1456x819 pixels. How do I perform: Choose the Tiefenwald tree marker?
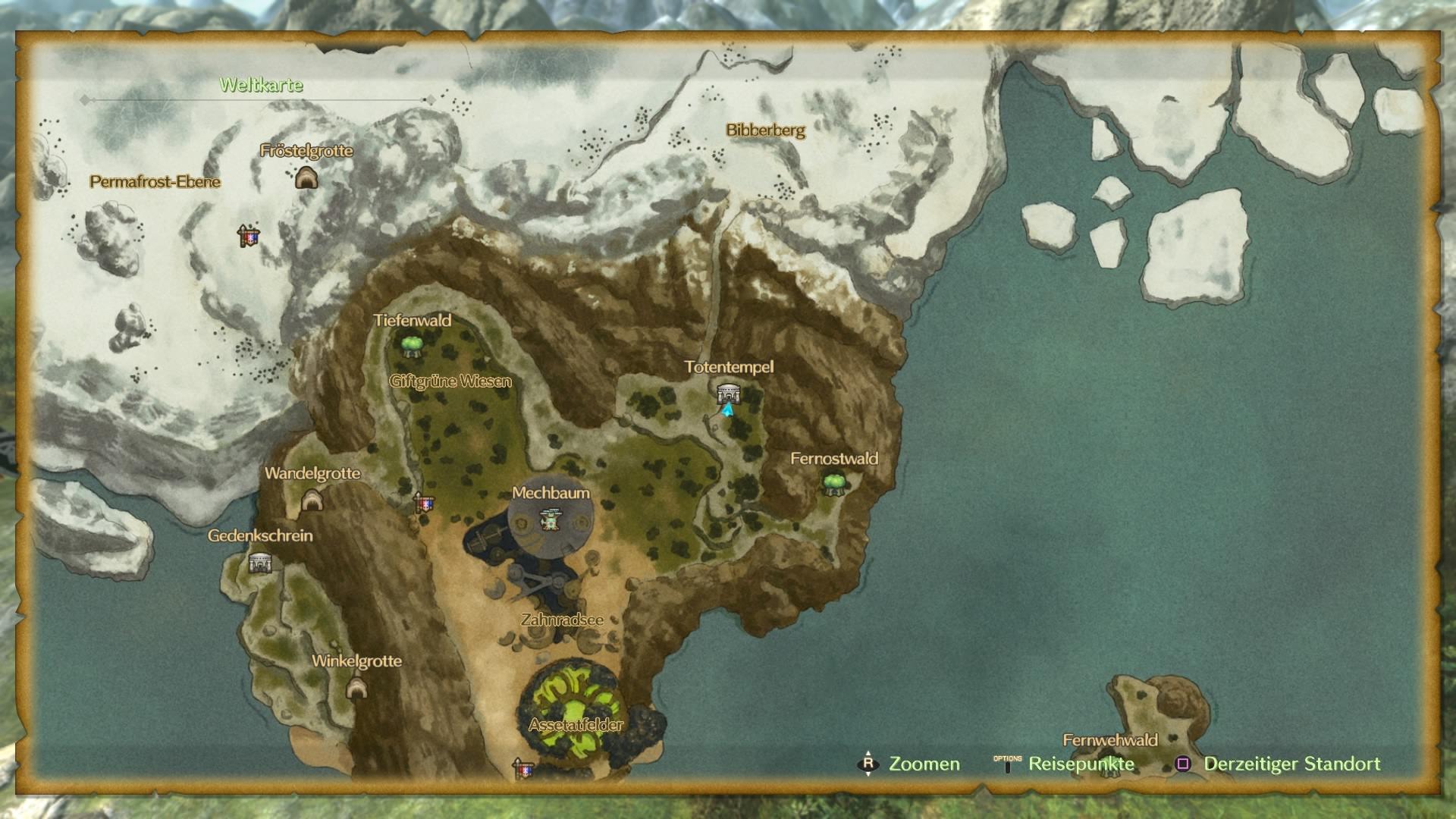point(412,346)
